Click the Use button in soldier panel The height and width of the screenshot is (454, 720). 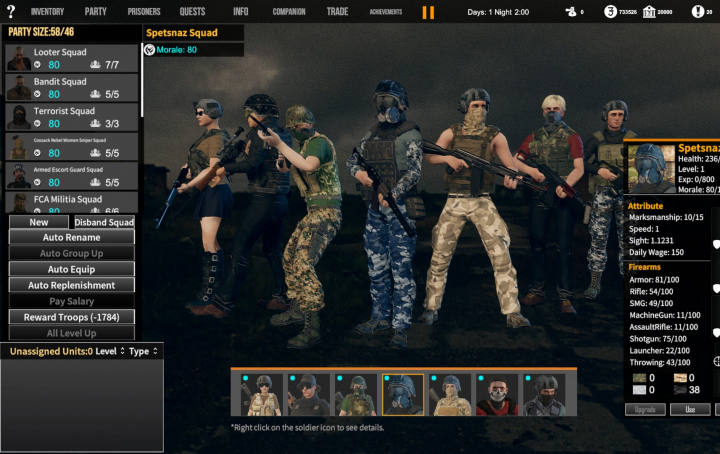690,409
